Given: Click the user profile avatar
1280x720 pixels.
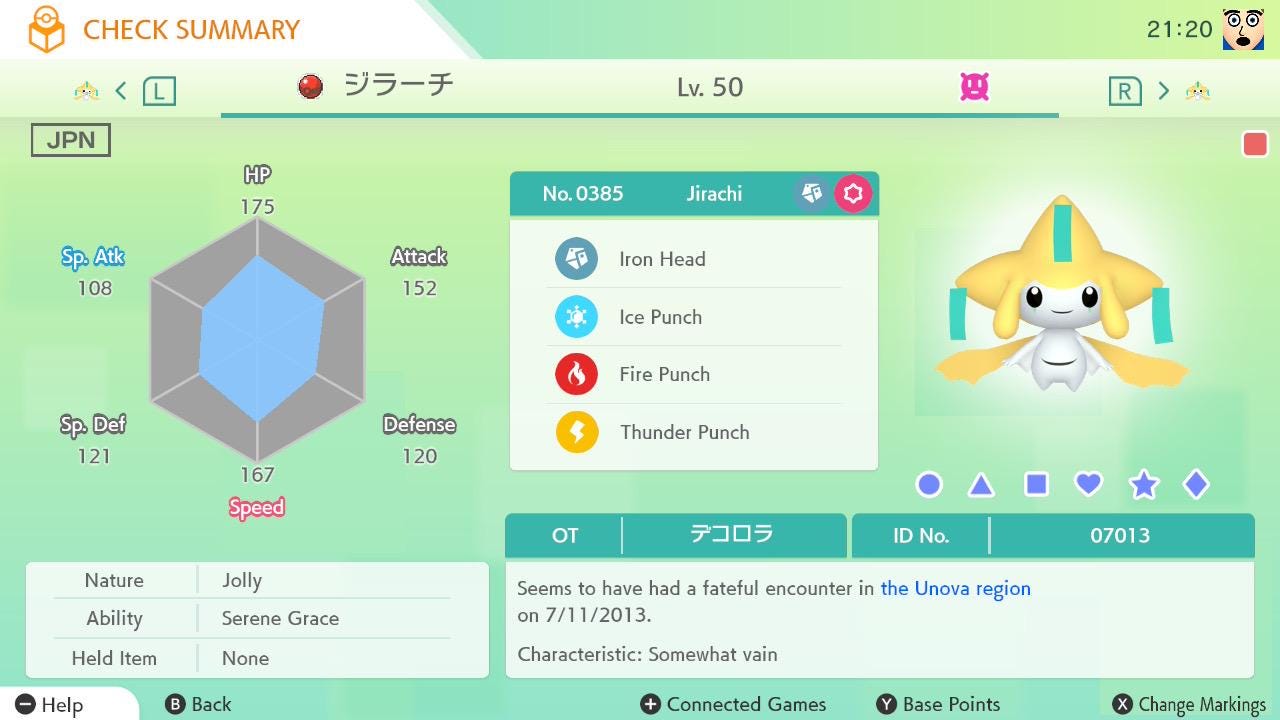Looking at the screenshot, I should click(1243, 29).
